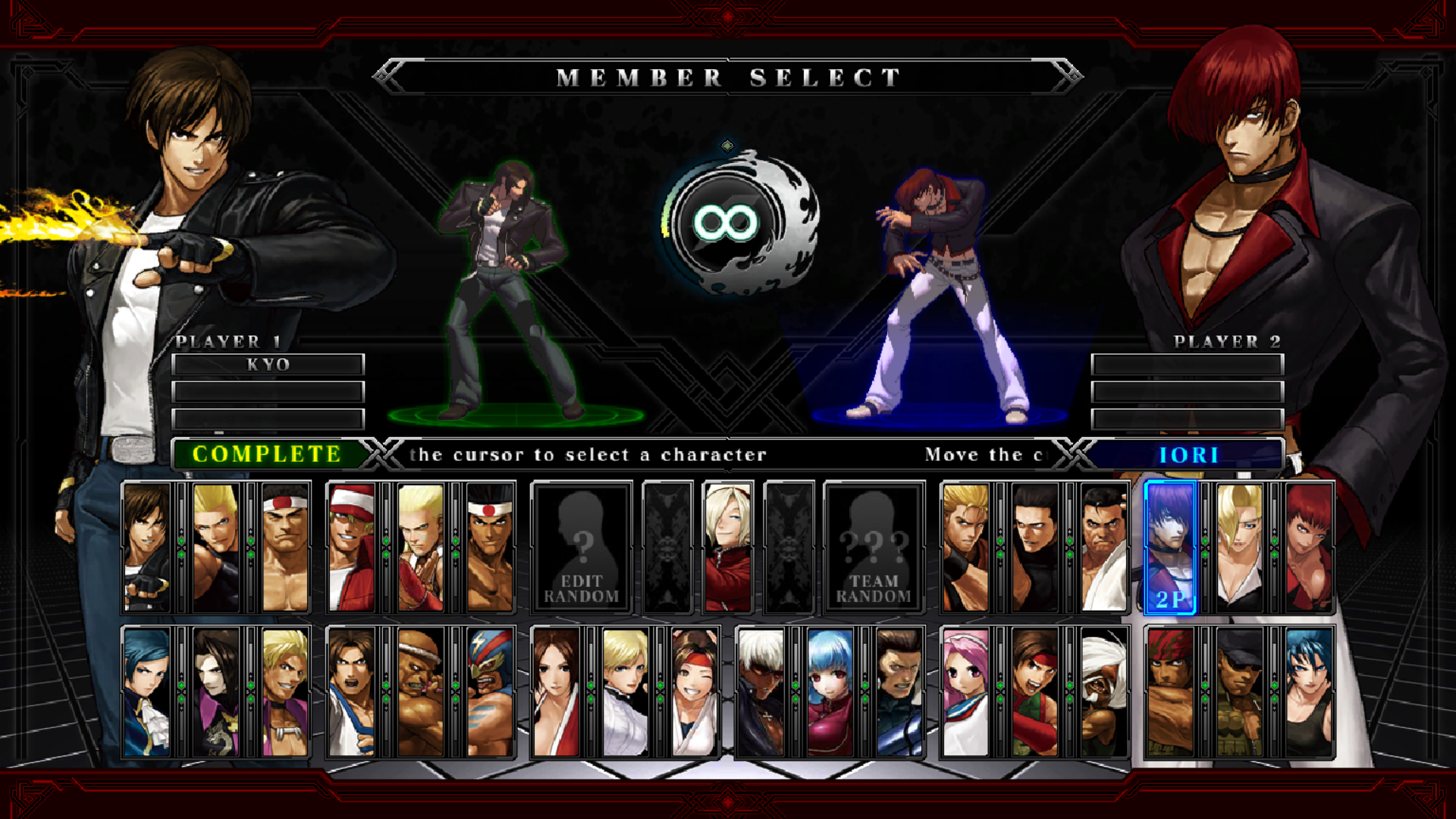Choose the TEAM RANDOM panel

click(x=874, y=548)
